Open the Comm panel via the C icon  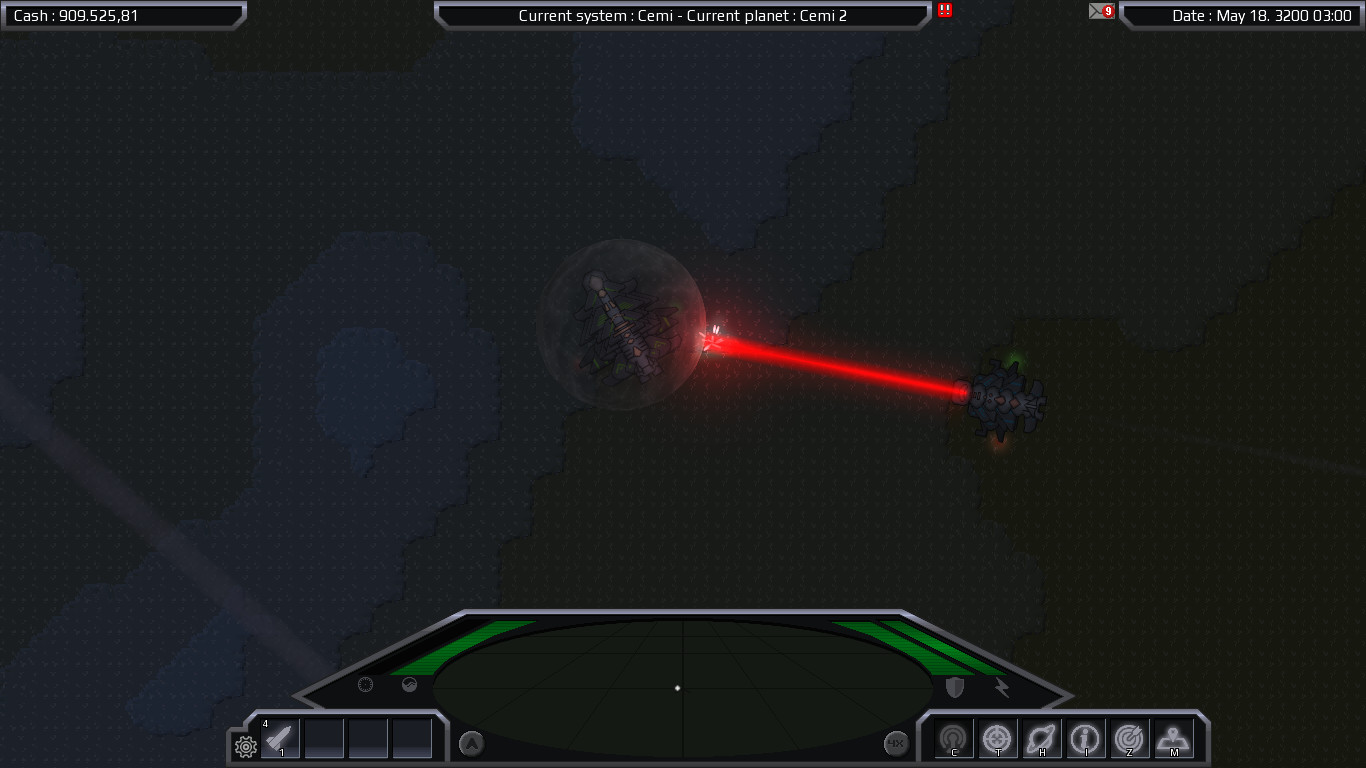(x=953, y=738)
